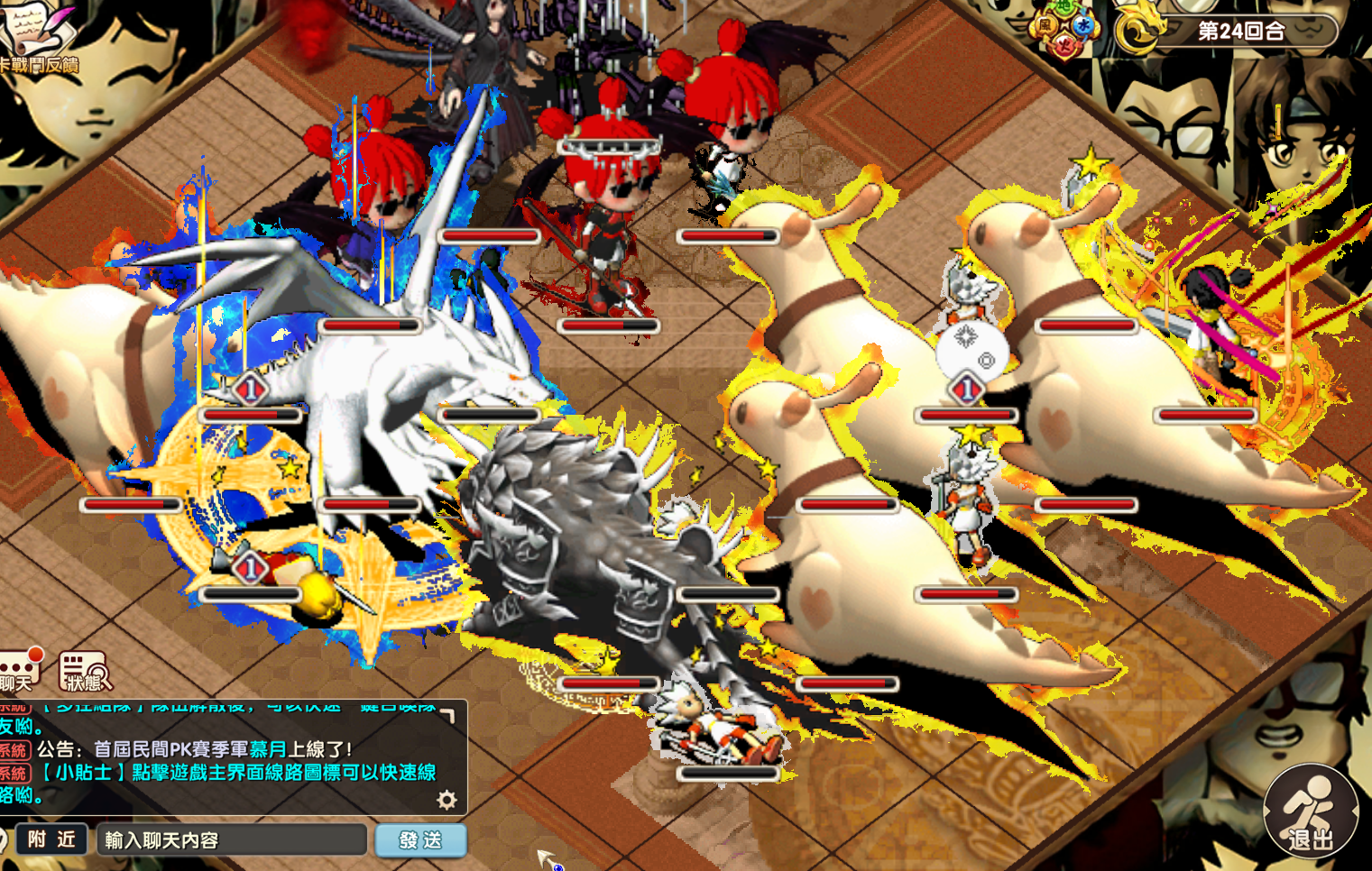Switch the 附近 chat channel selector

coord(51,839)
